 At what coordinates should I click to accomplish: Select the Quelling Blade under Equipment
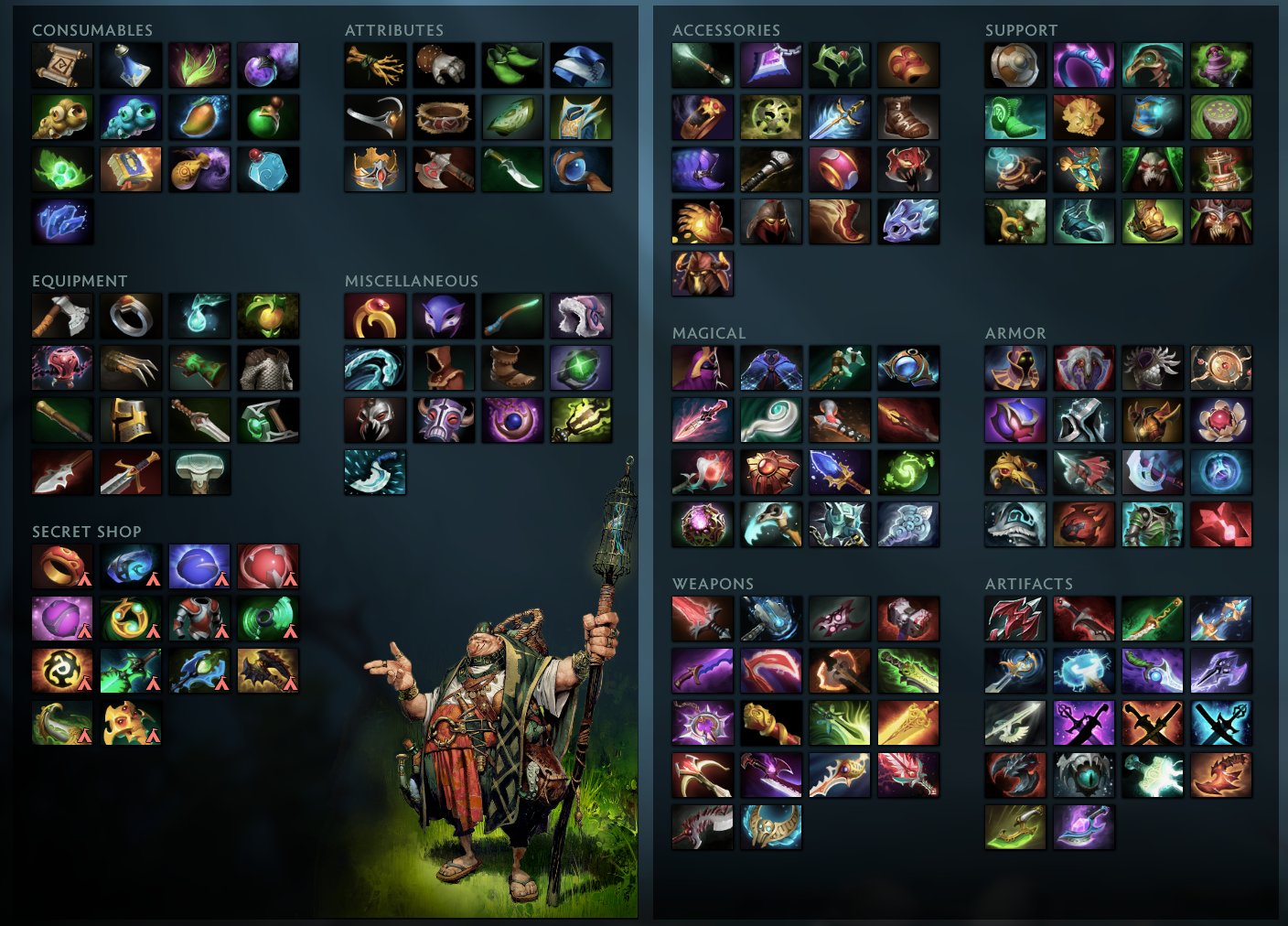point(61,316)
